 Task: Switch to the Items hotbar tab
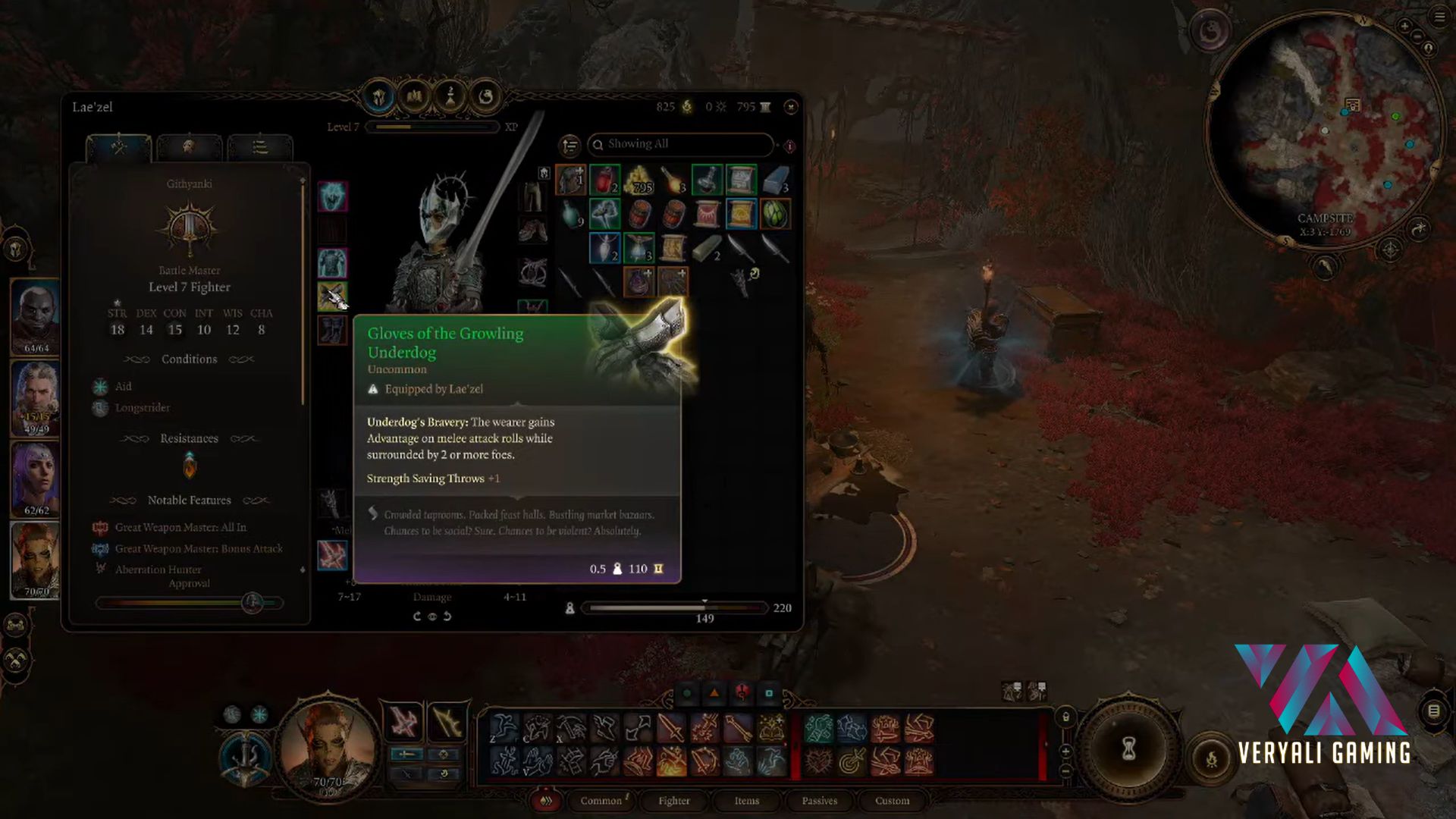[x=746, y=801]
